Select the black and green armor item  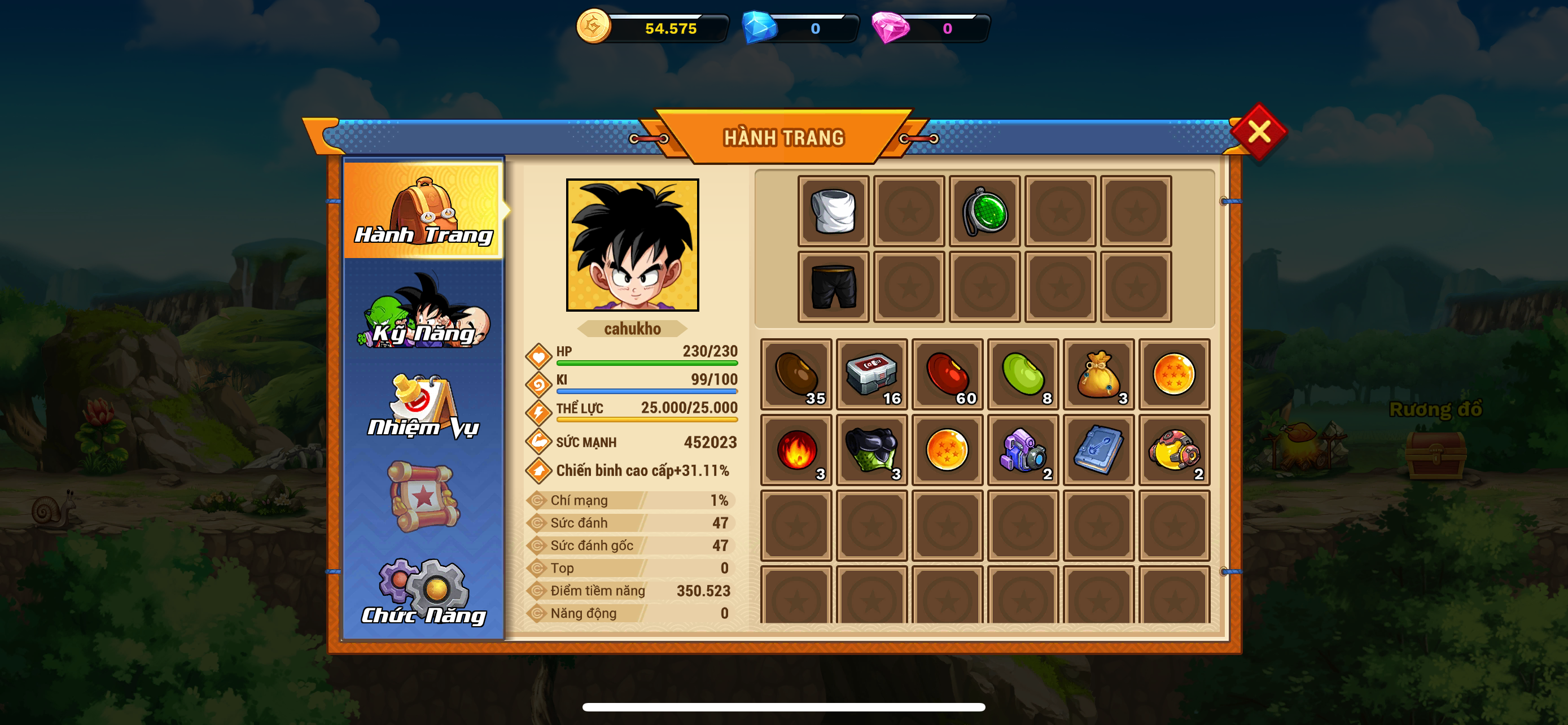871,450
